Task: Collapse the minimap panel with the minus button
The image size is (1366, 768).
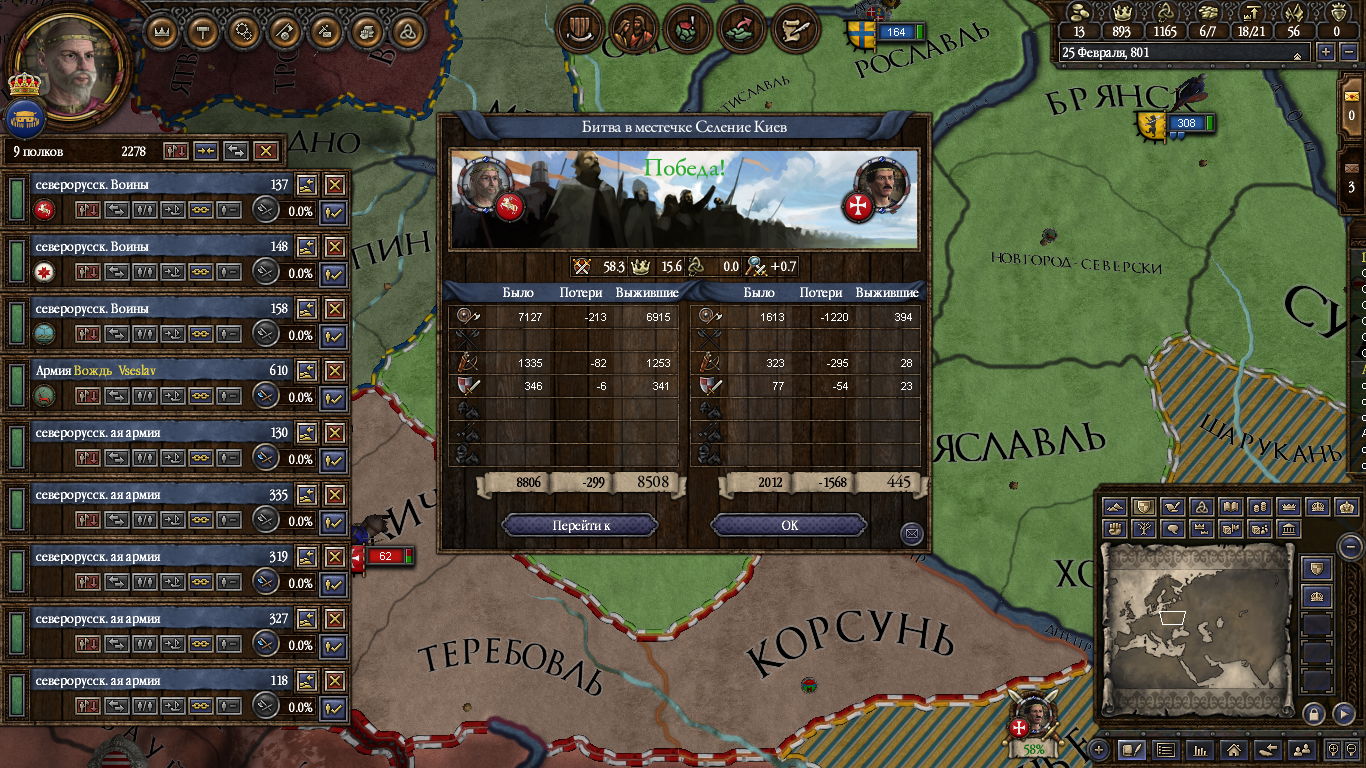Action: pyautogui.click(x=1351, y=546)
